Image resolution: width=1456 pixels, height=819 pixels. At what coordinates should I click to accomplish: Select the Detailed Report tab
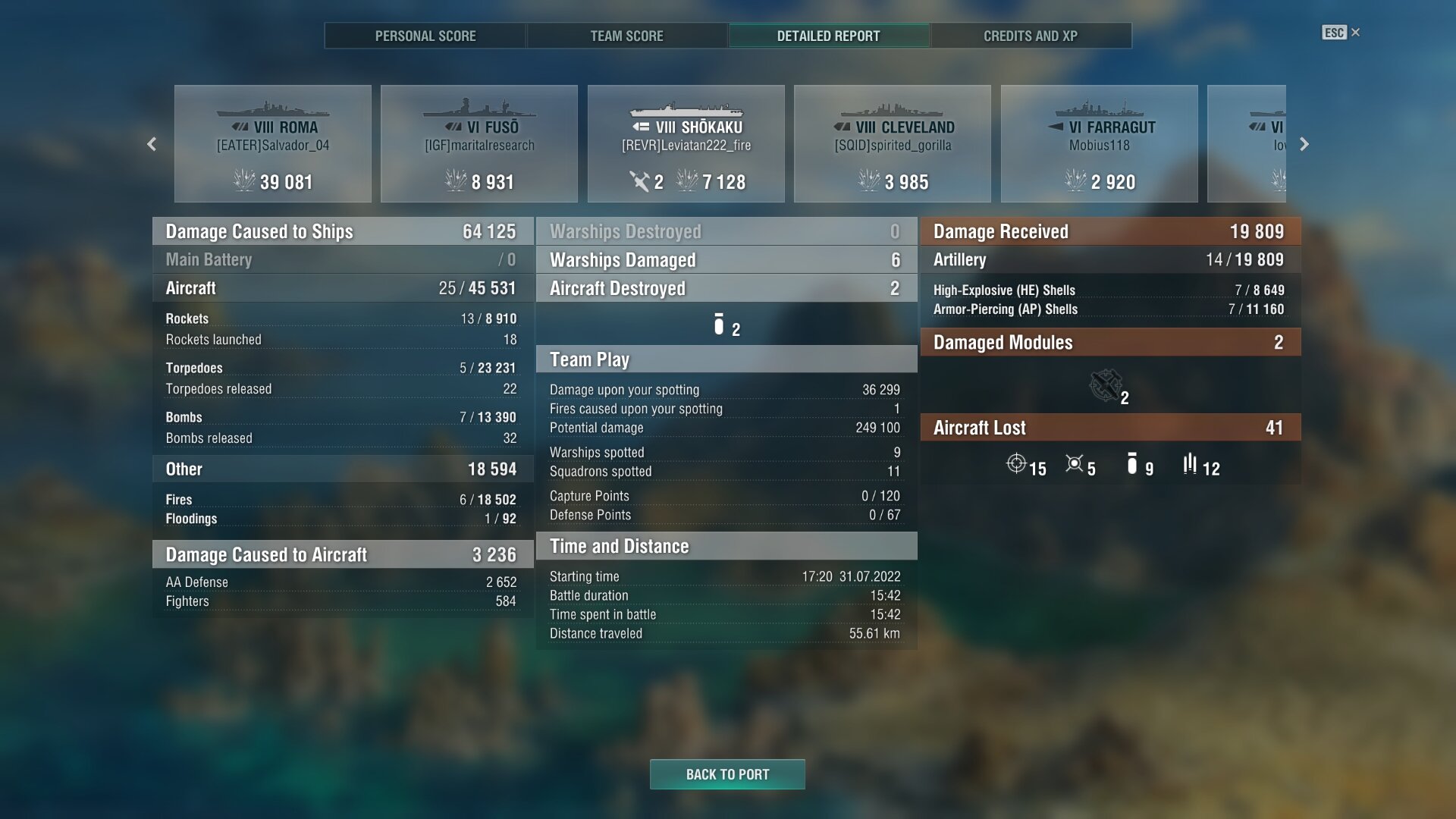[x=828, y=36]
